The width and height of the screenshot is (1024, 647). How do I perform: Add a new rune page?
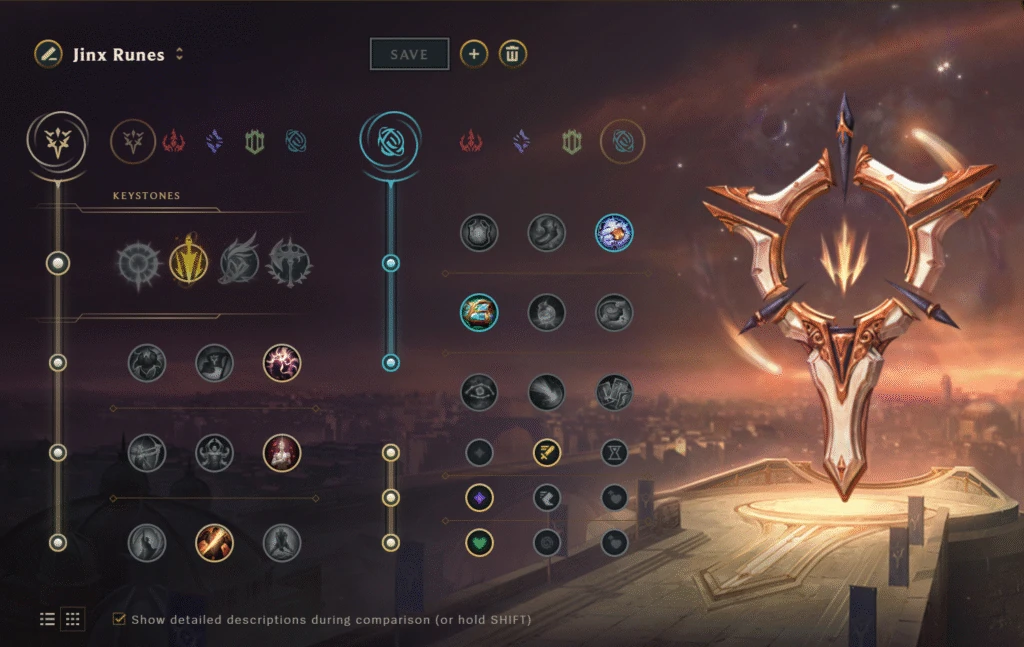pyautogui.click(x=474, y=54)
